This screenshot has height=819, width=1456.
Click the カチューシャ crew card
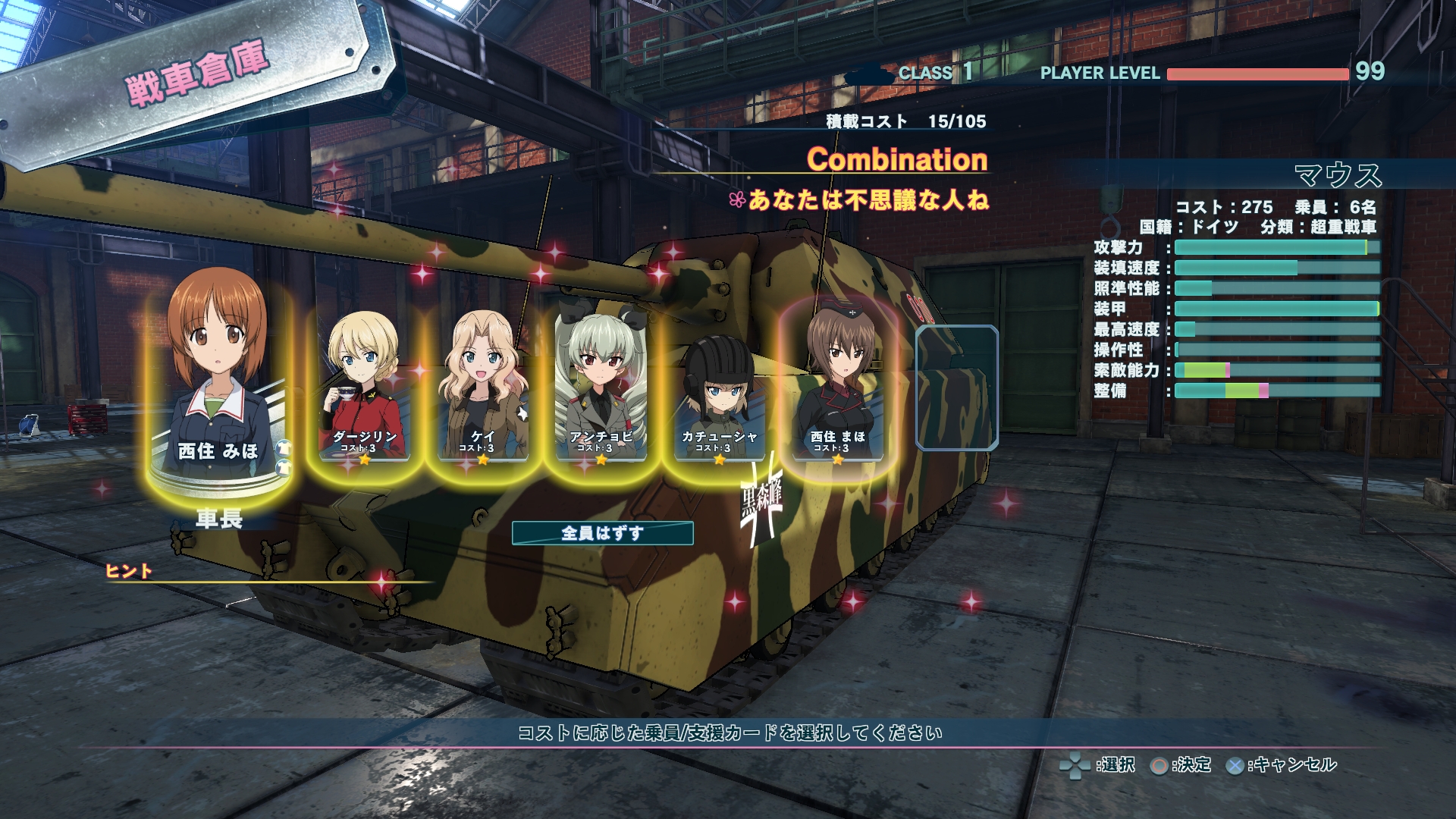click(x=719, y=394)
